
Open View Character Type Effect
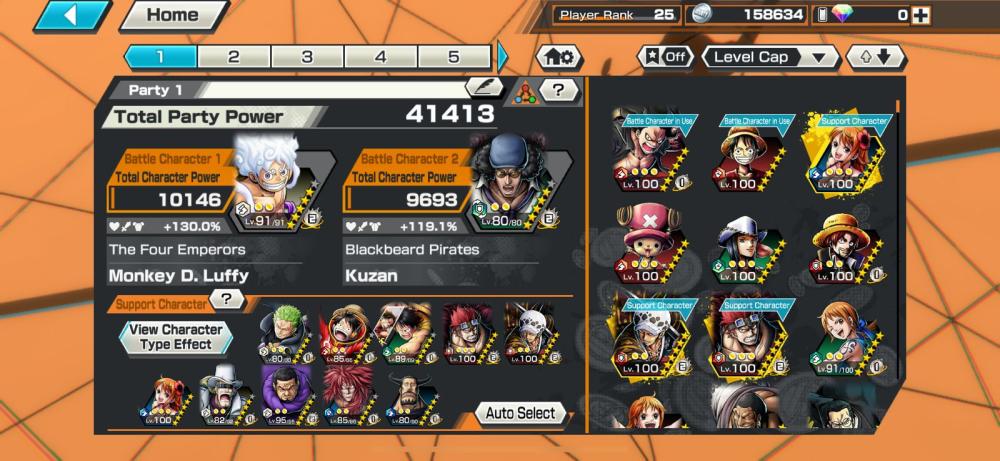(x=176, y=336)
